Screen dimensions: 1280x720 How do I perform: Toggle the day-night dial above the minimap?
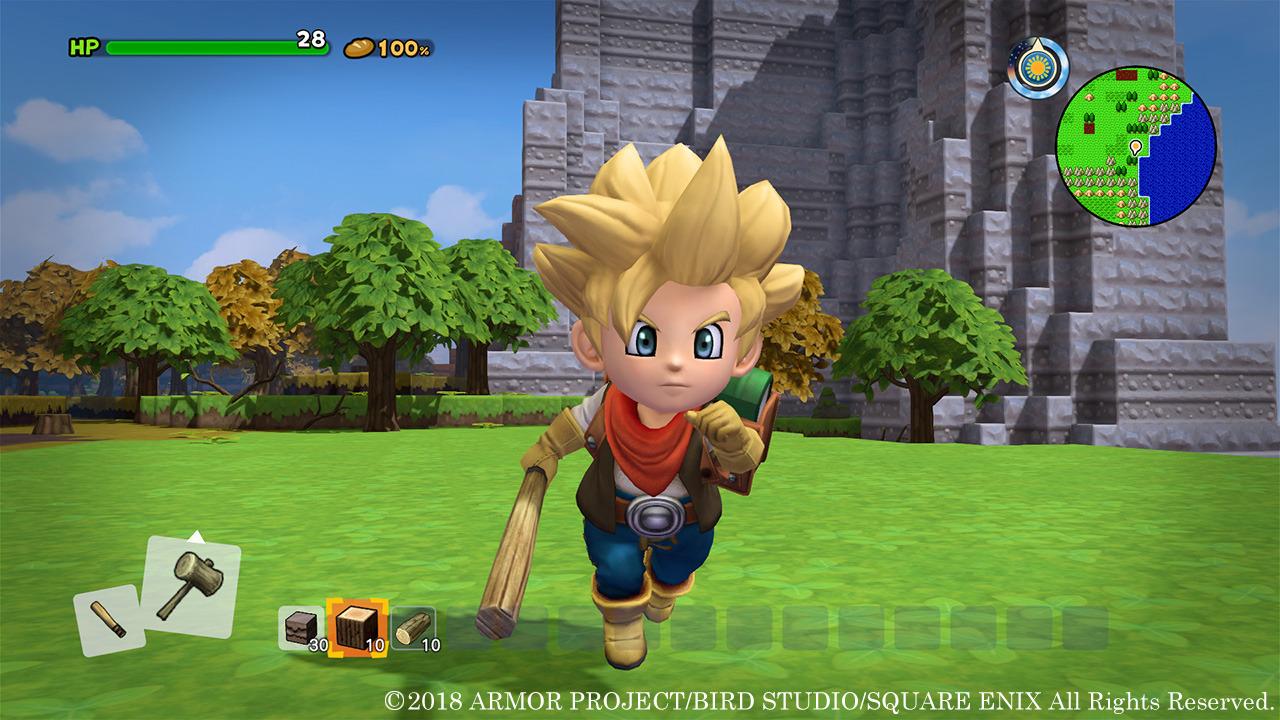1036,66
